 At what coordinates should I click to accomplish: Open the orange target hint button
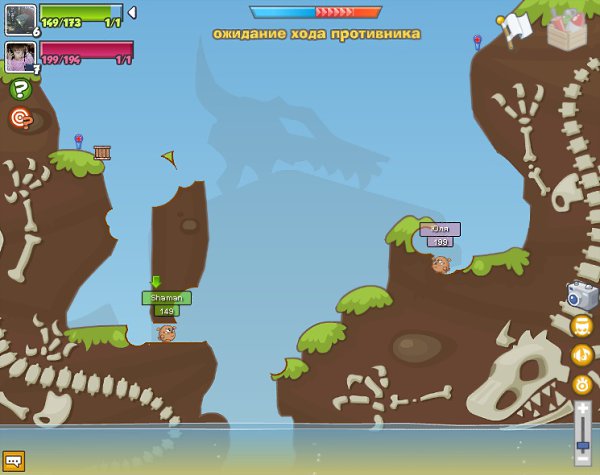click(20, 118)
